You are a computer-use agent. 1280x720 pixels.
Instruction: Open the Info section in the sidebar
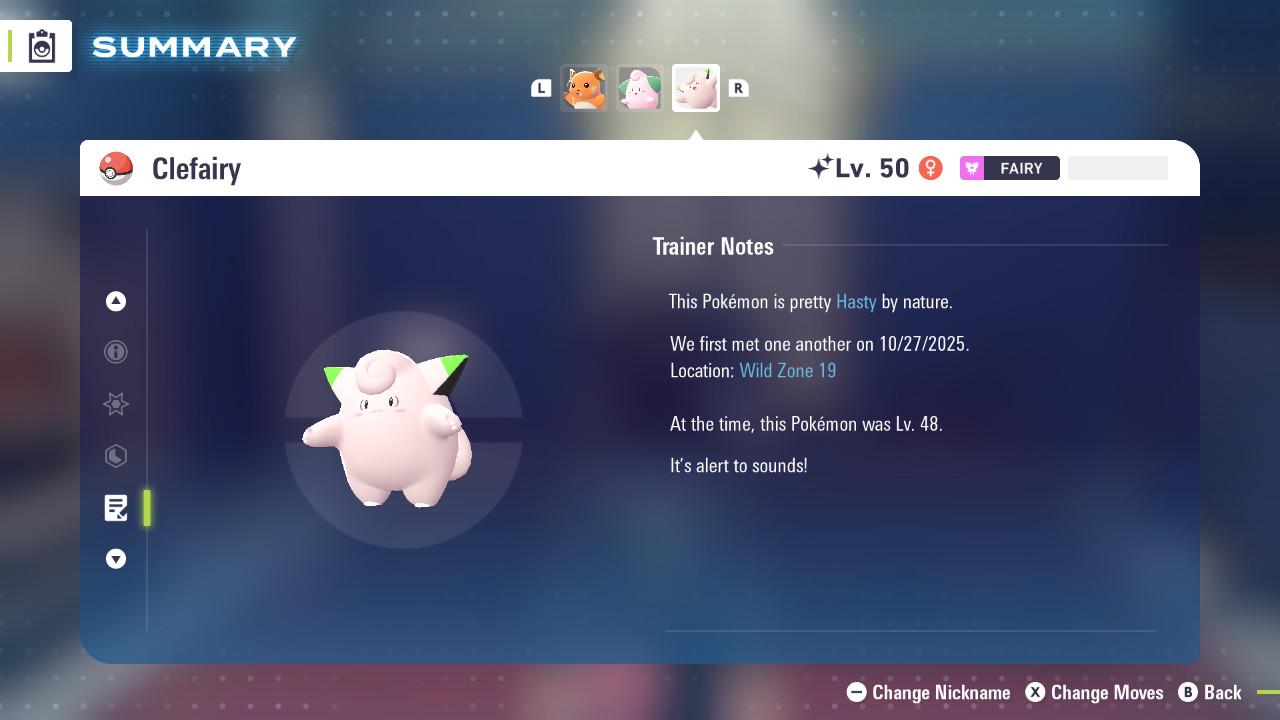[116, 352]
